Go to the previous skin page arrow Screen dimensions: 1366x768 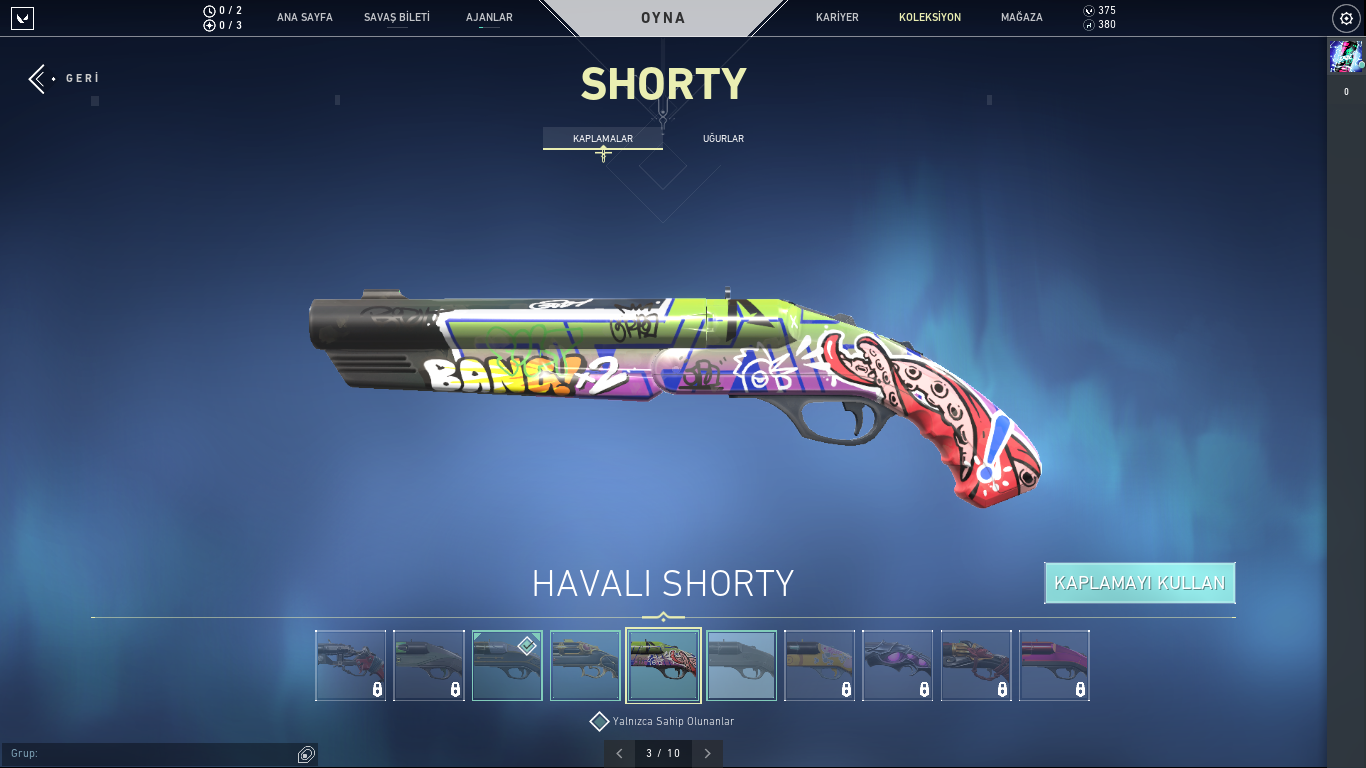619,753
